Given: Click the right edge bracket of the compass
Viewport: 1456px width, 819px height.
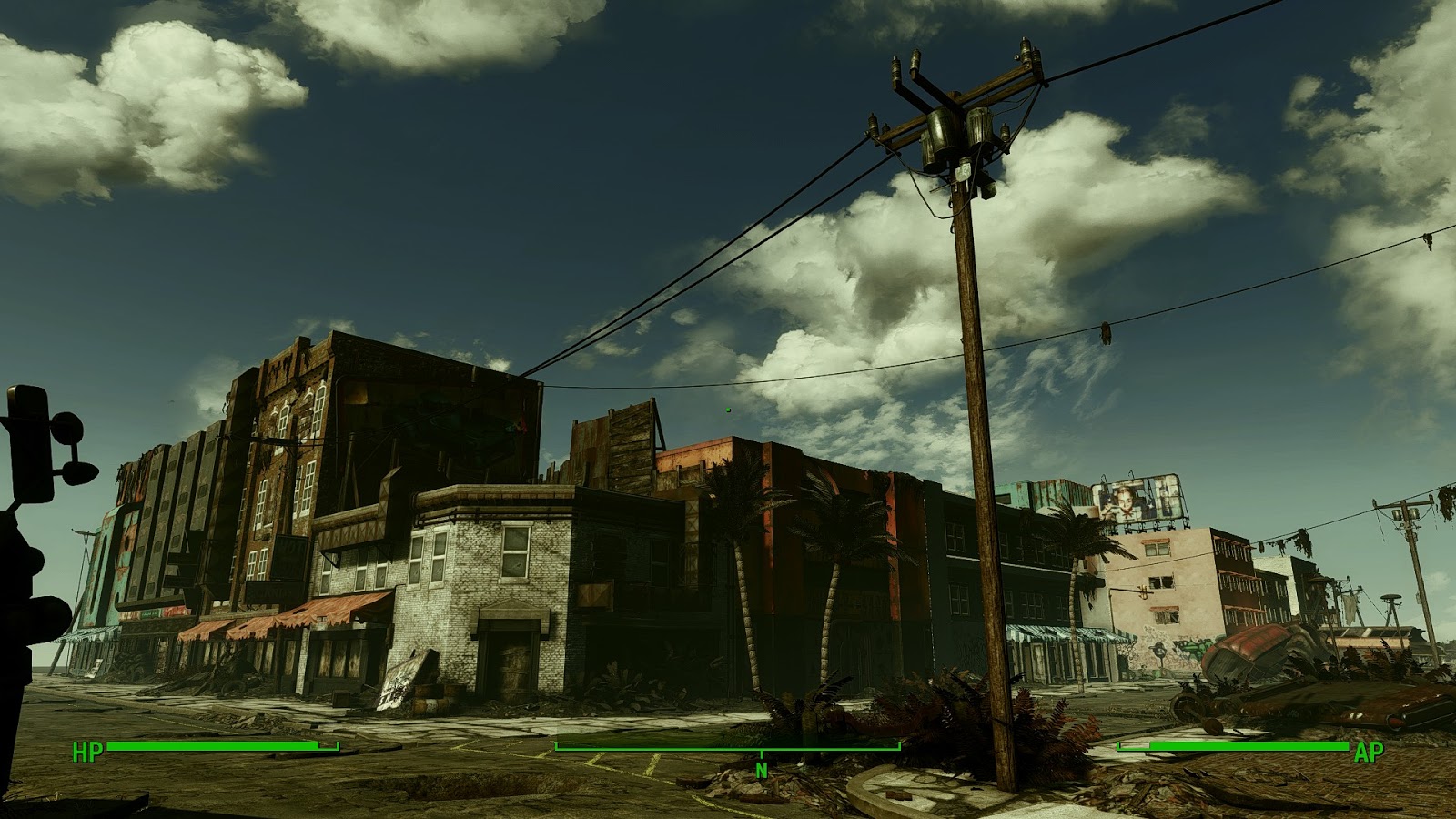Looking at the screenshot, I should [899, 746].
